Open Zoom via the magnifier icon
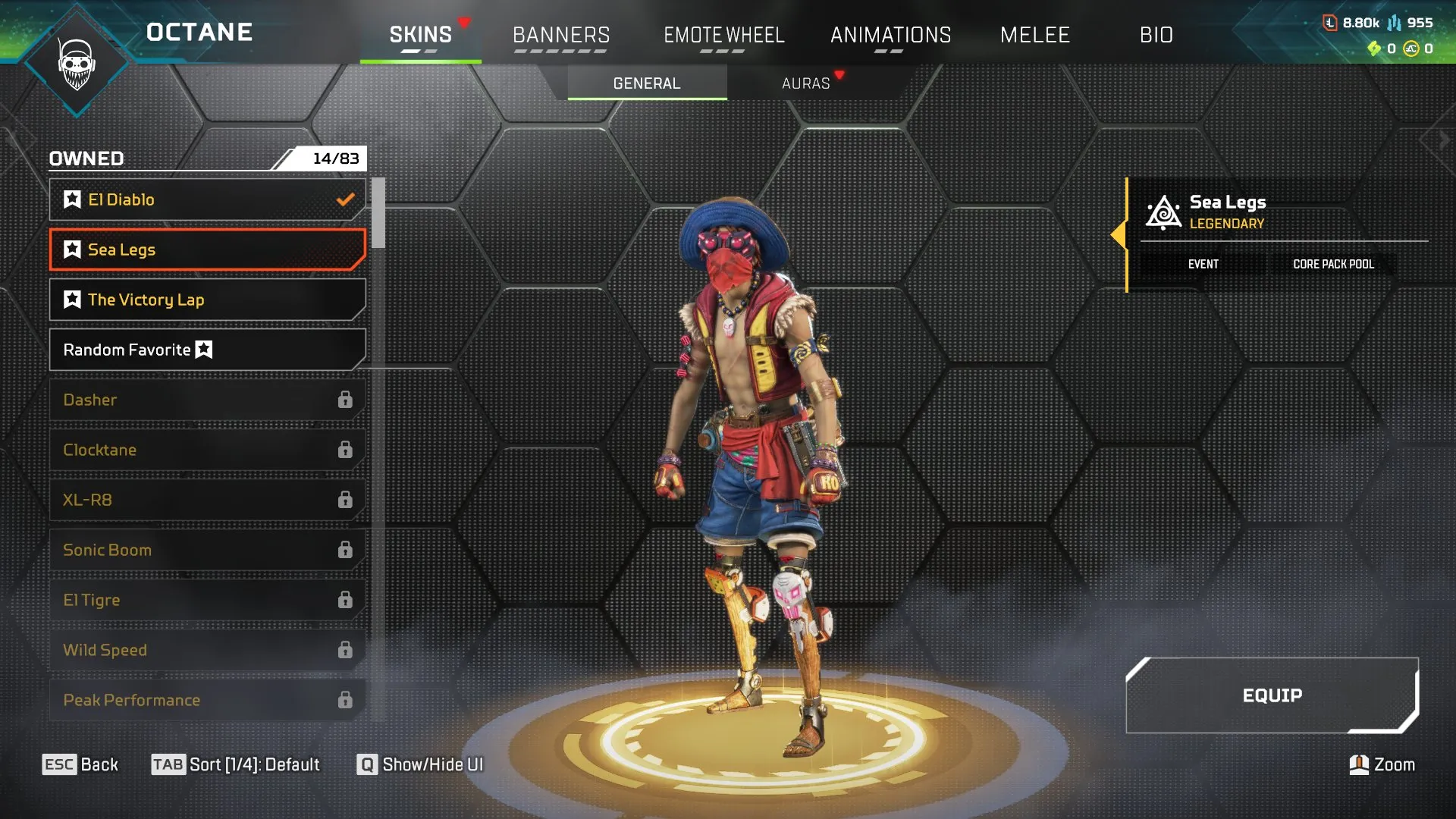 (1358, 764)
